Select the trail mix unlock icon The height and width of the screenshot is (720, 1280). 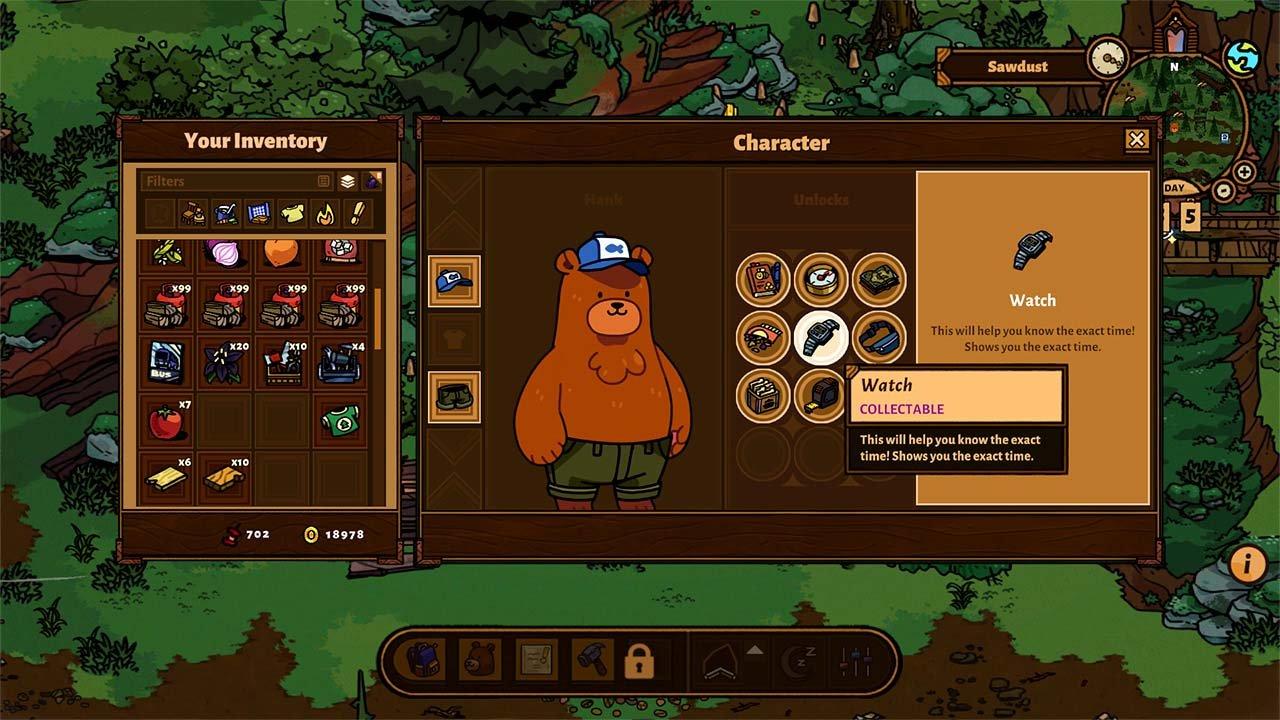point(761,336)
